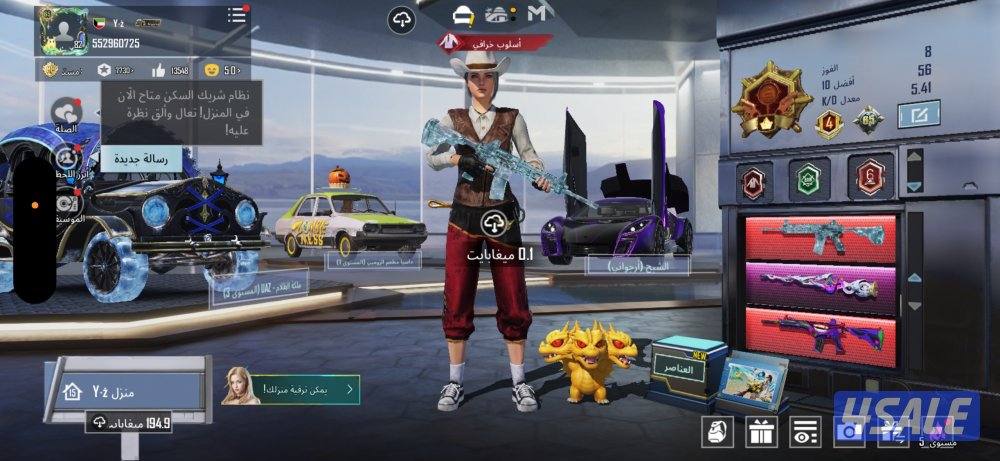Select the helmet character tab at the top

click(x=463, y=15)
